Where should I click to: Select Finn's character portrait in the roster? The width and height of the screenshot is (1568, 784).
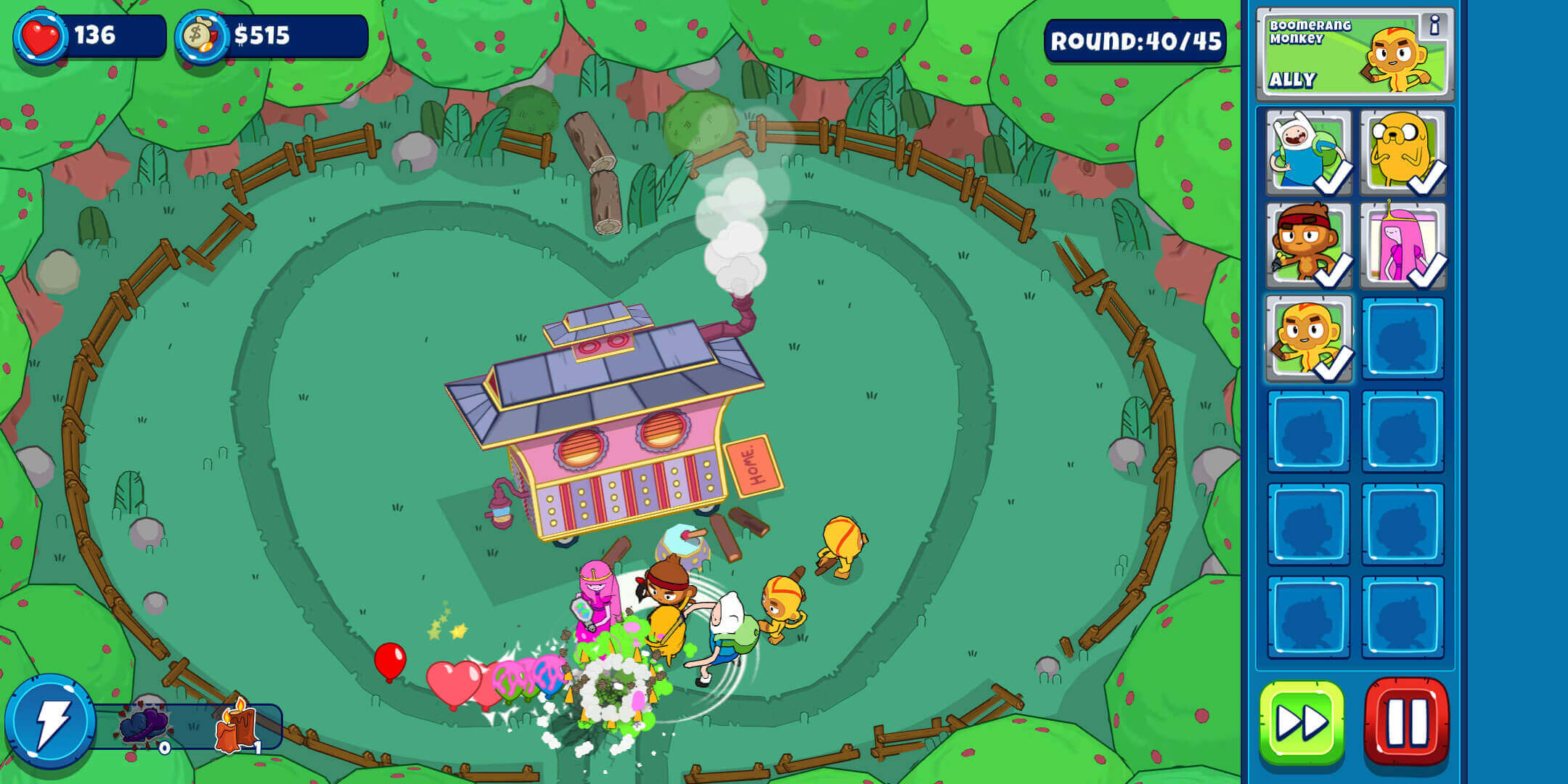[1307, 152]
